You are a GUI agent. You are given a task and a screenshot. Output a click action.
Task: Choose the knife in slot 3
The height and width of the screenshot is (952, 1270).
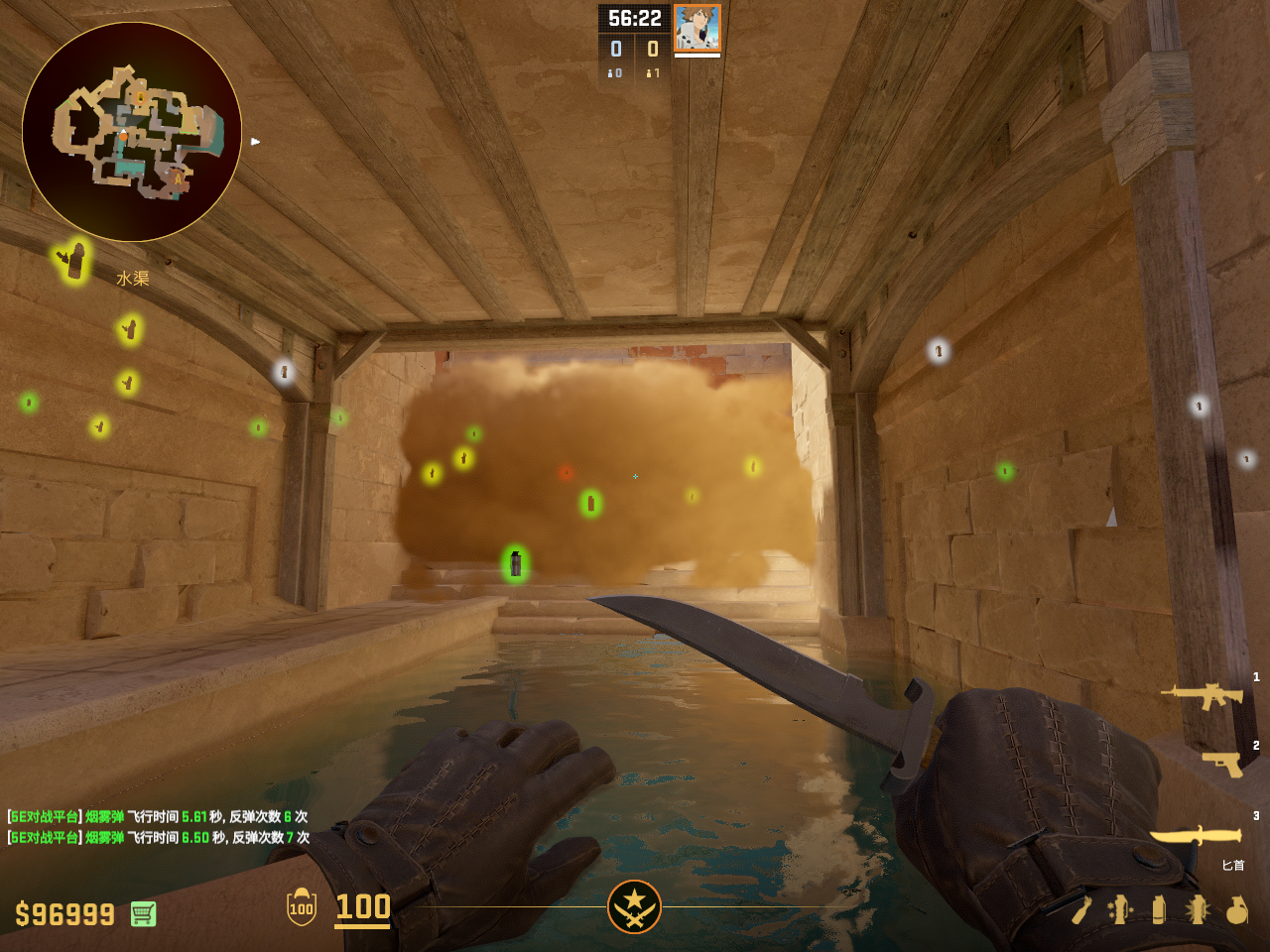pyautogui.click(x=1196, y=836)
